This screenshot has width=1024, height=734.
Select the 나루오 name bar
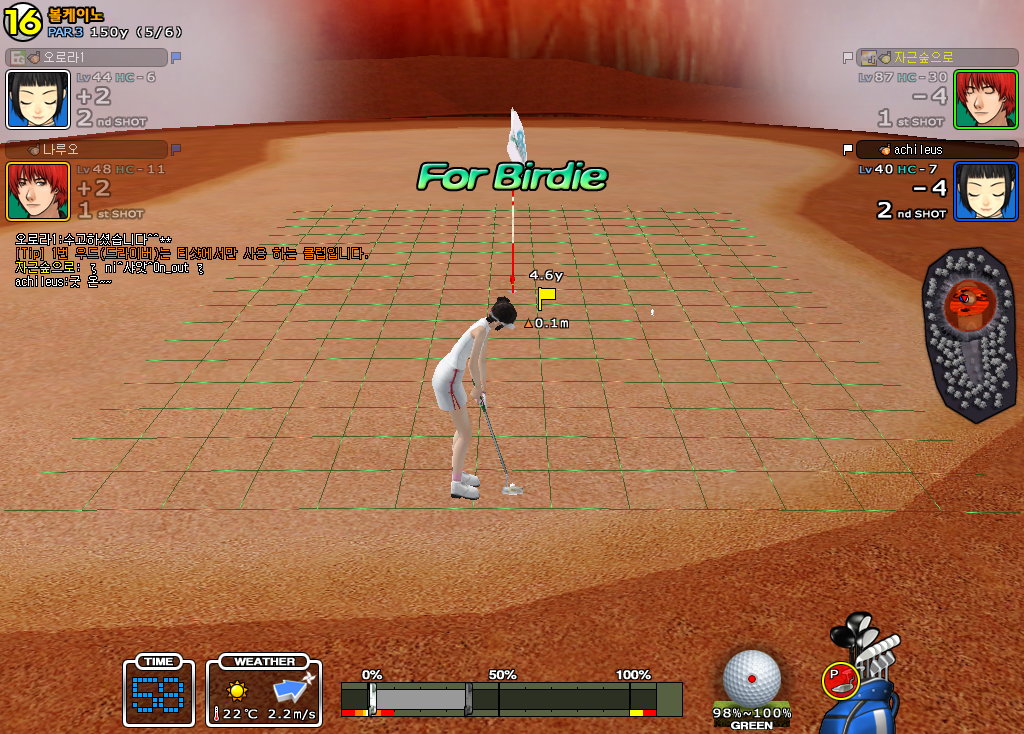[86, 150]
